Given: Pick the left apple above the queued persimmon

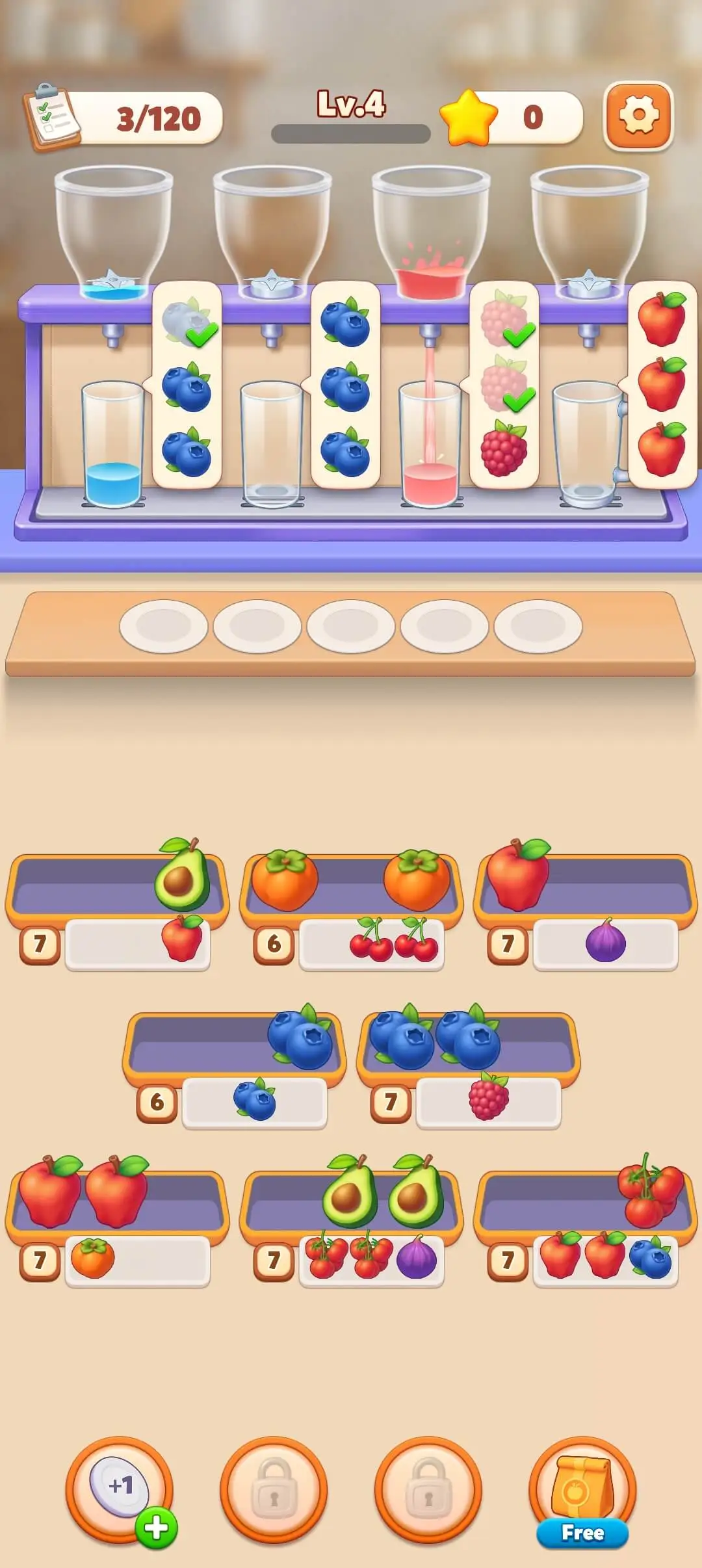Looking at the screenshot, I should (x=50, y=1191).
